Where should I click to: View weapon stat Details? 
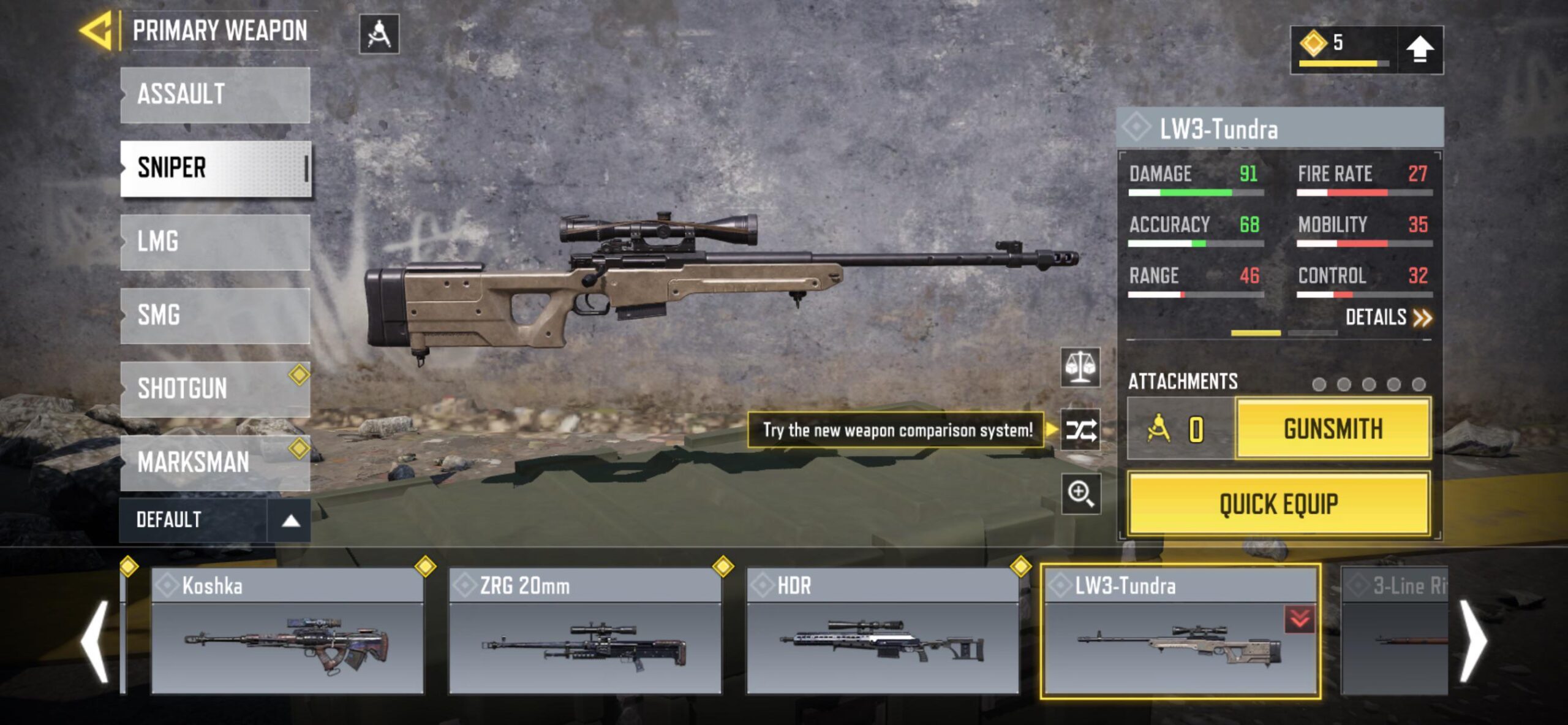[x=1388, y=317]
